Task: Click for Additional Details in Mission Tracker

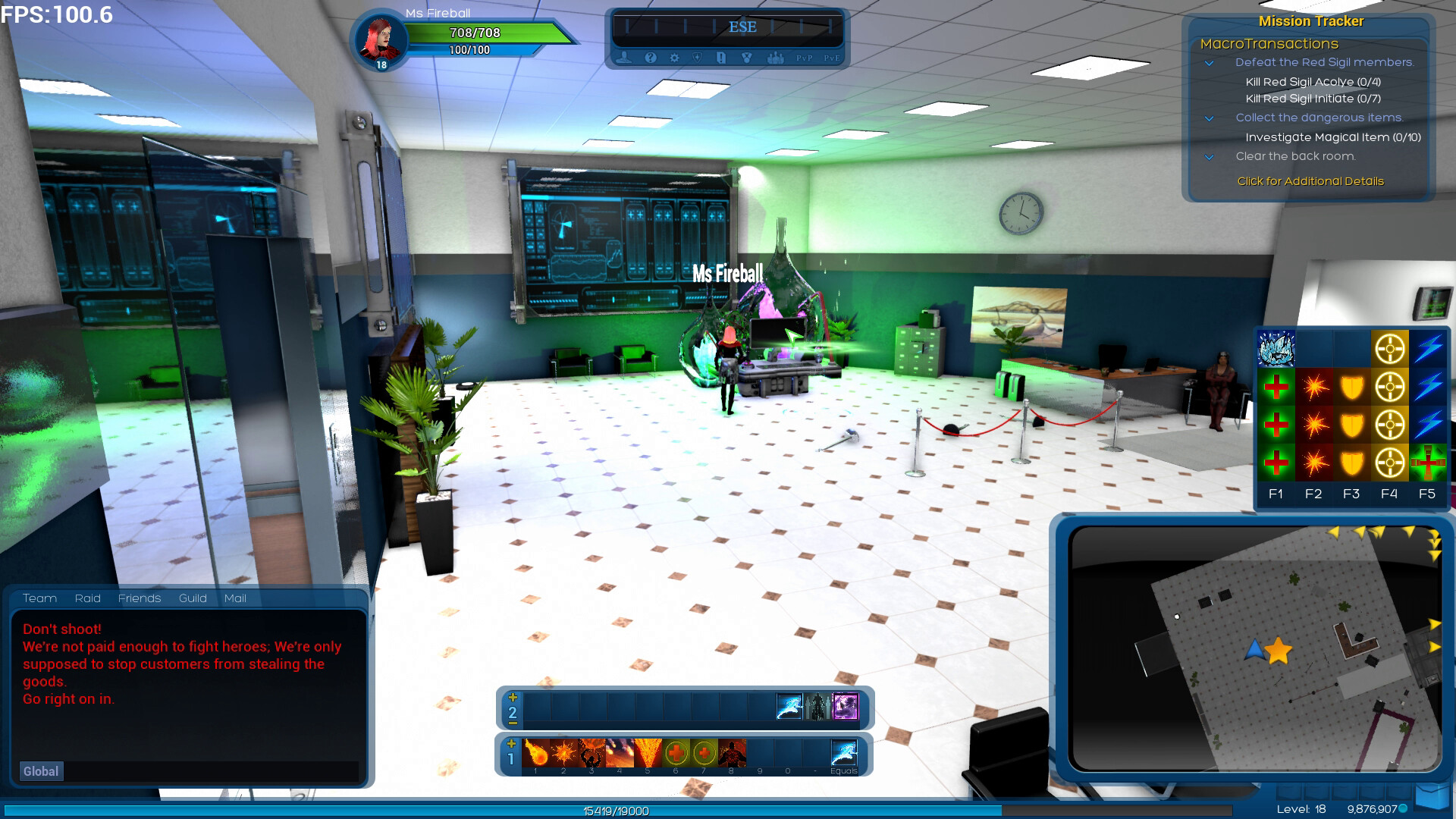Action: click(1310, 181)
